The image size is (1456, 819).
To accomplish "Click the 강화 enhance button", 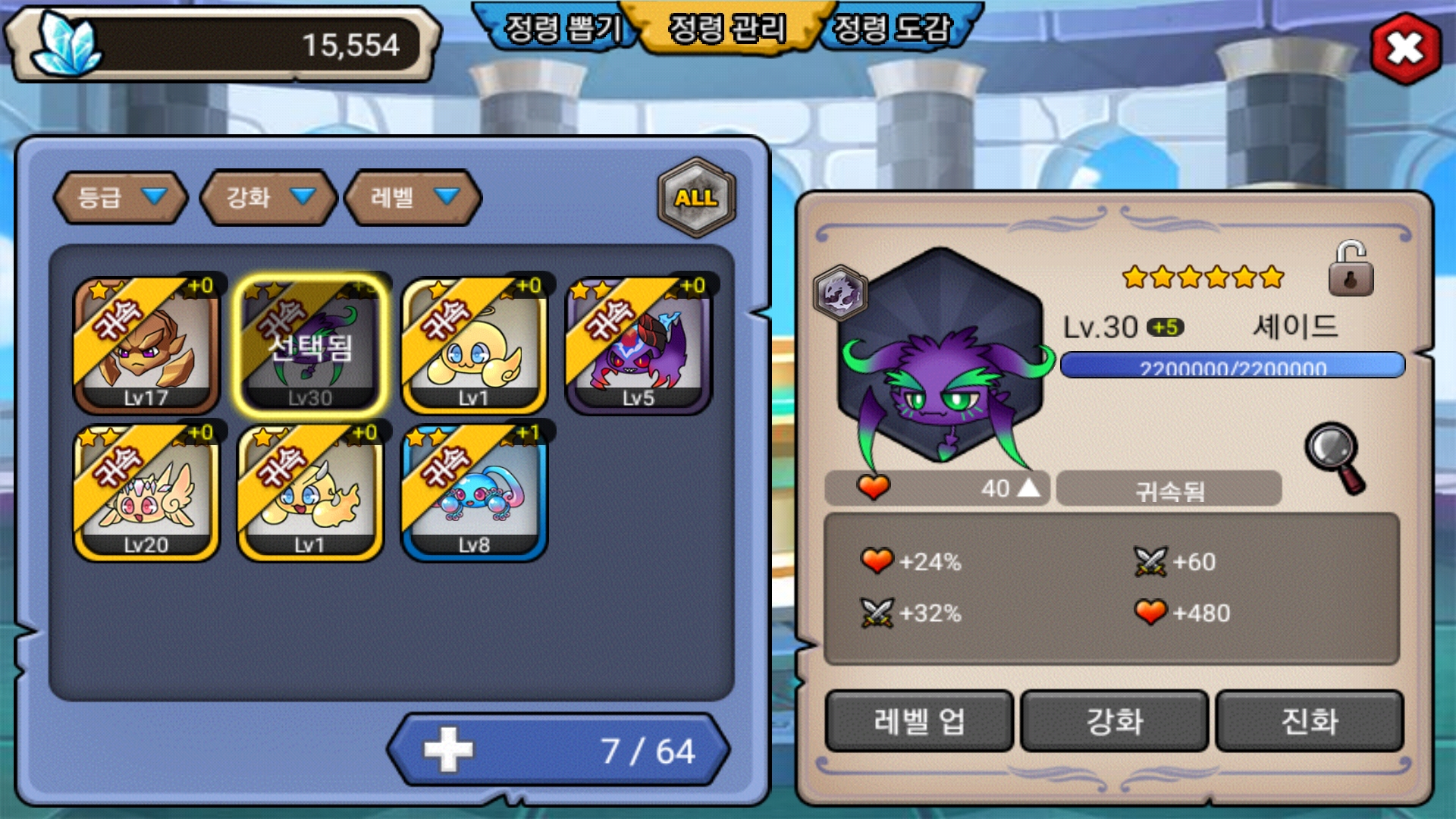I will tap(1114, 721).
